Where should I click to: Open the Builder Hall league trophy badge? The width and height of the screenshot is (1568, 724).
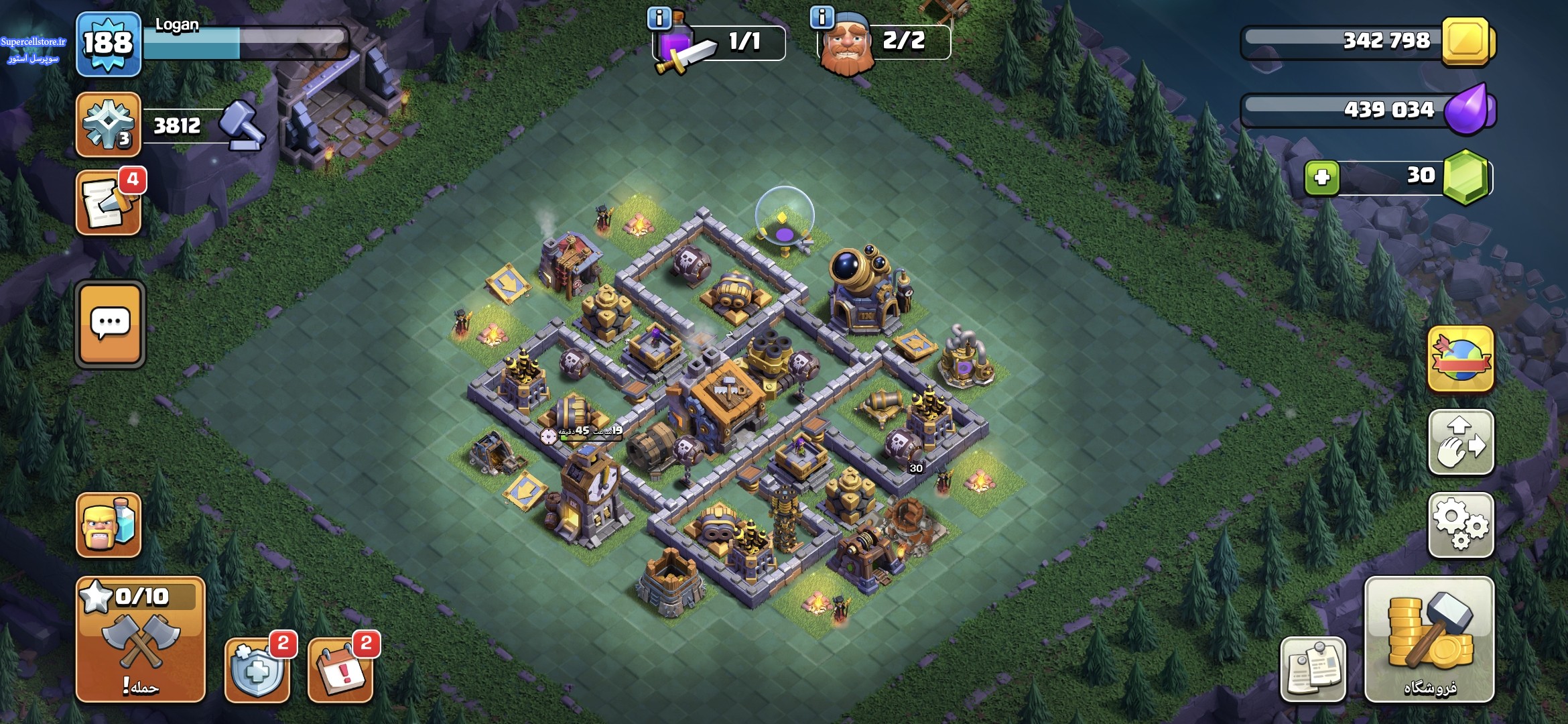click(108, 125)
